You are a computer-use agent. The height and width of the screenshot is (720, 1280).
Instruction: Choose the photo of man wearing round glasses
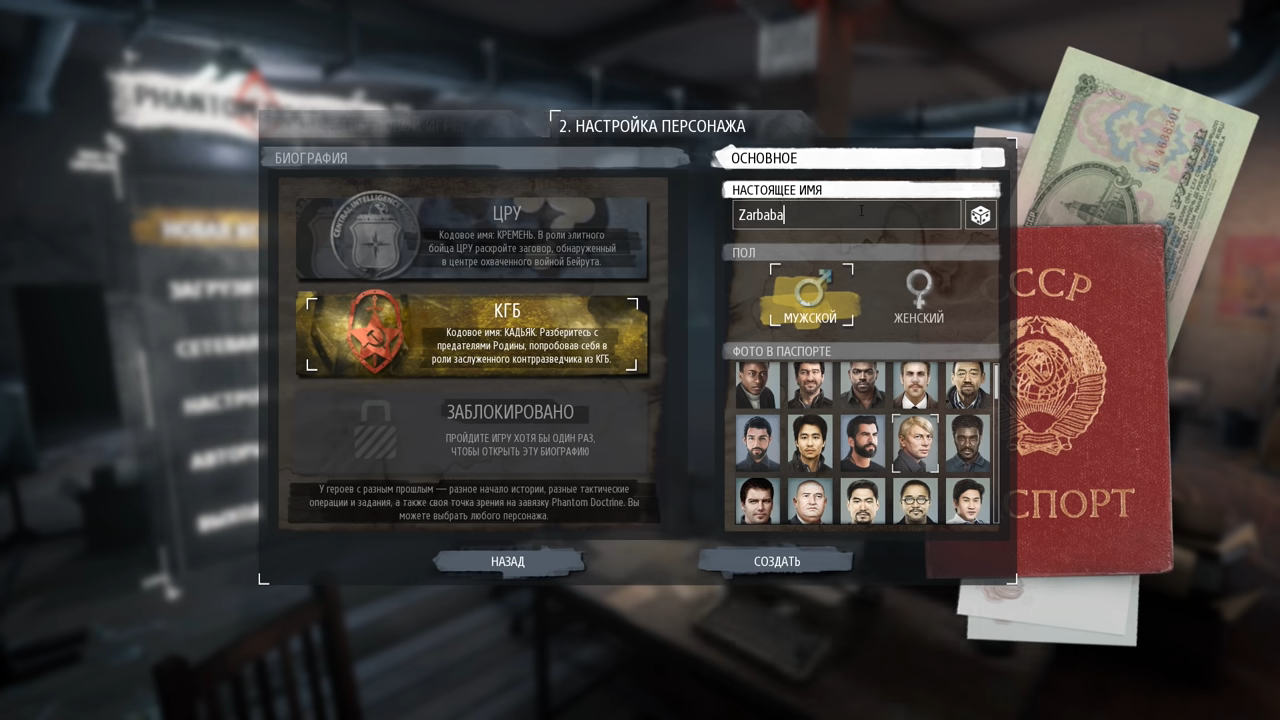[x=915, y=501]
